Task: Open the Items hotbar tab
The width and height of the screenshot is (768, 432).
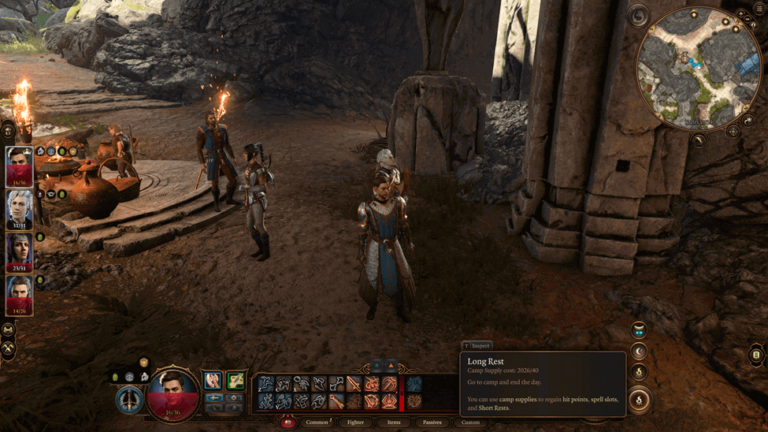Action: pos(394,422)
